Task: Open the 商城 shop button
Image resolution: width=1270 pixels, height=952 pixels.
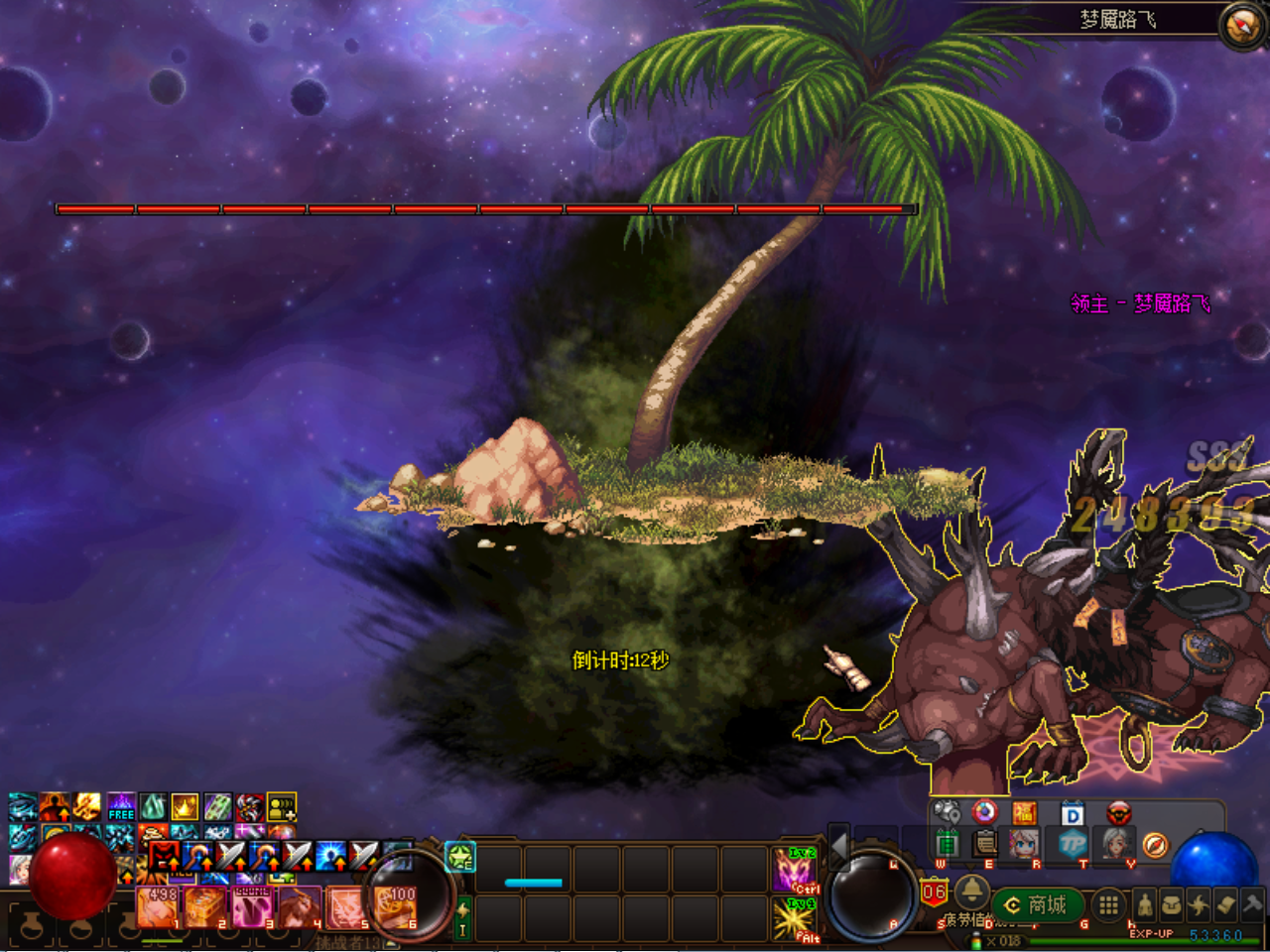Action: point(1037,904)
